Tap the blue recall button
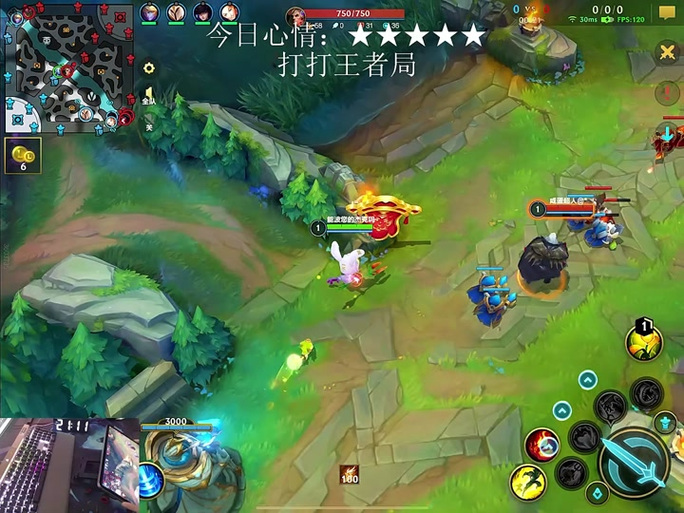Viewport: 684px width, 513px height. click(x=152, y=479)
